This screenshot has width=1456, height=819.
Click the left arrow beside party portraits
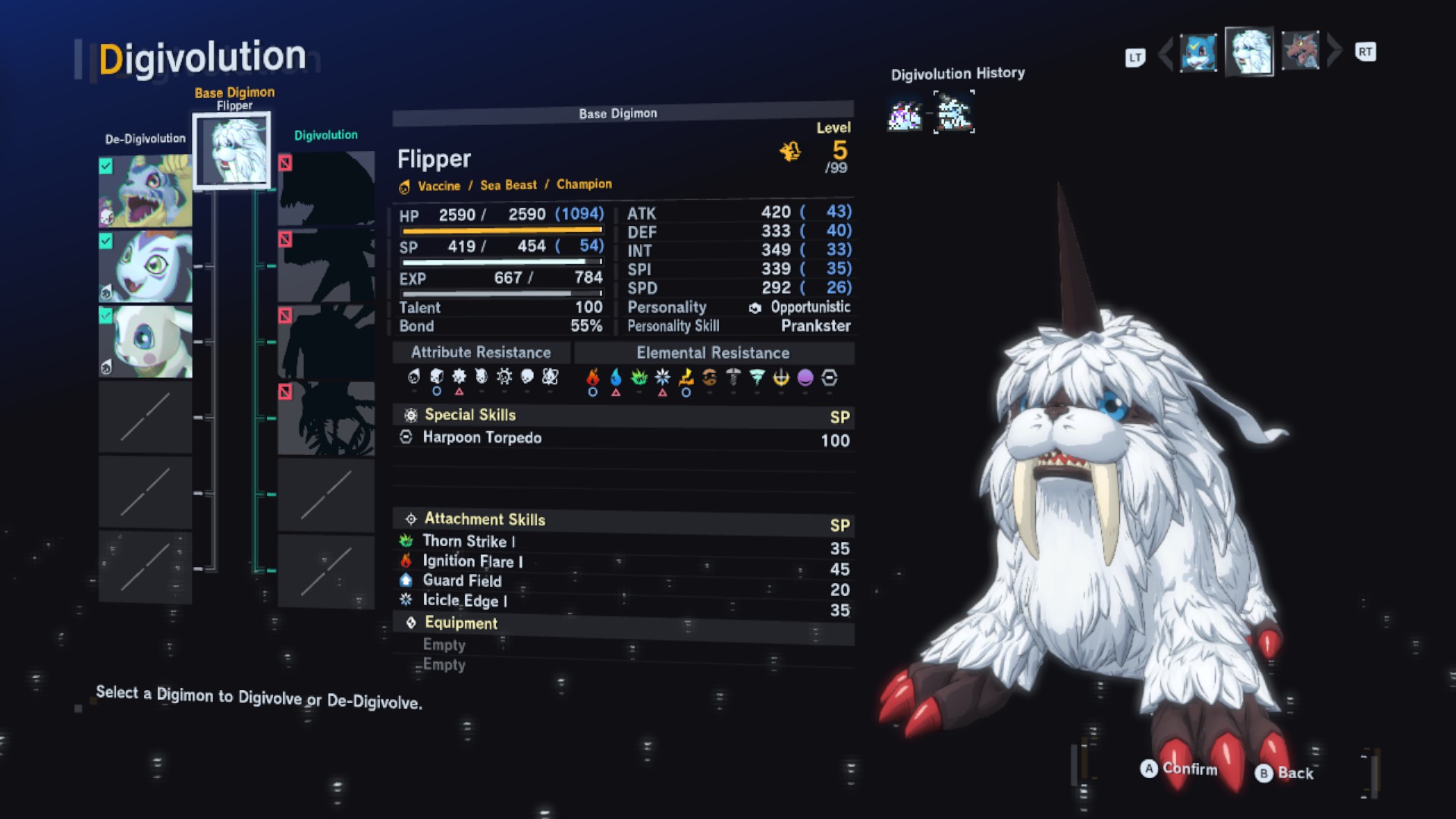pos(1166,52)
